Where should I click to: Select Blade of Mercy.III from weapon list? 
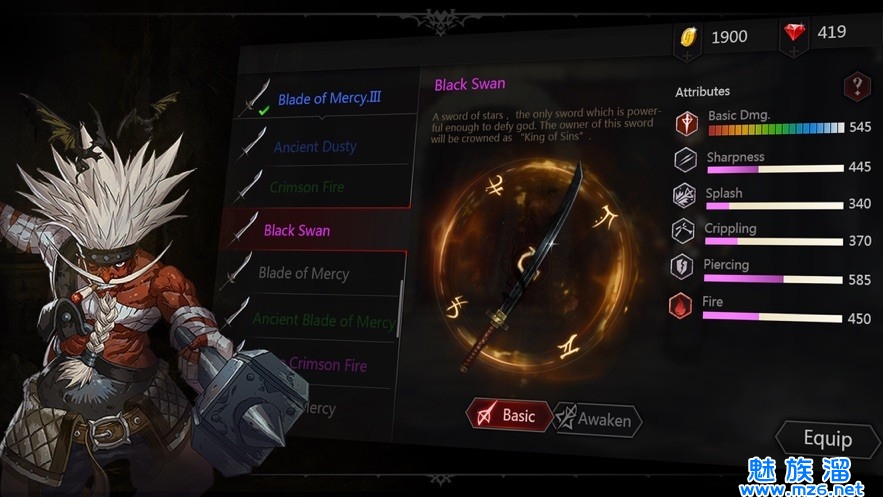pos(328,98)
